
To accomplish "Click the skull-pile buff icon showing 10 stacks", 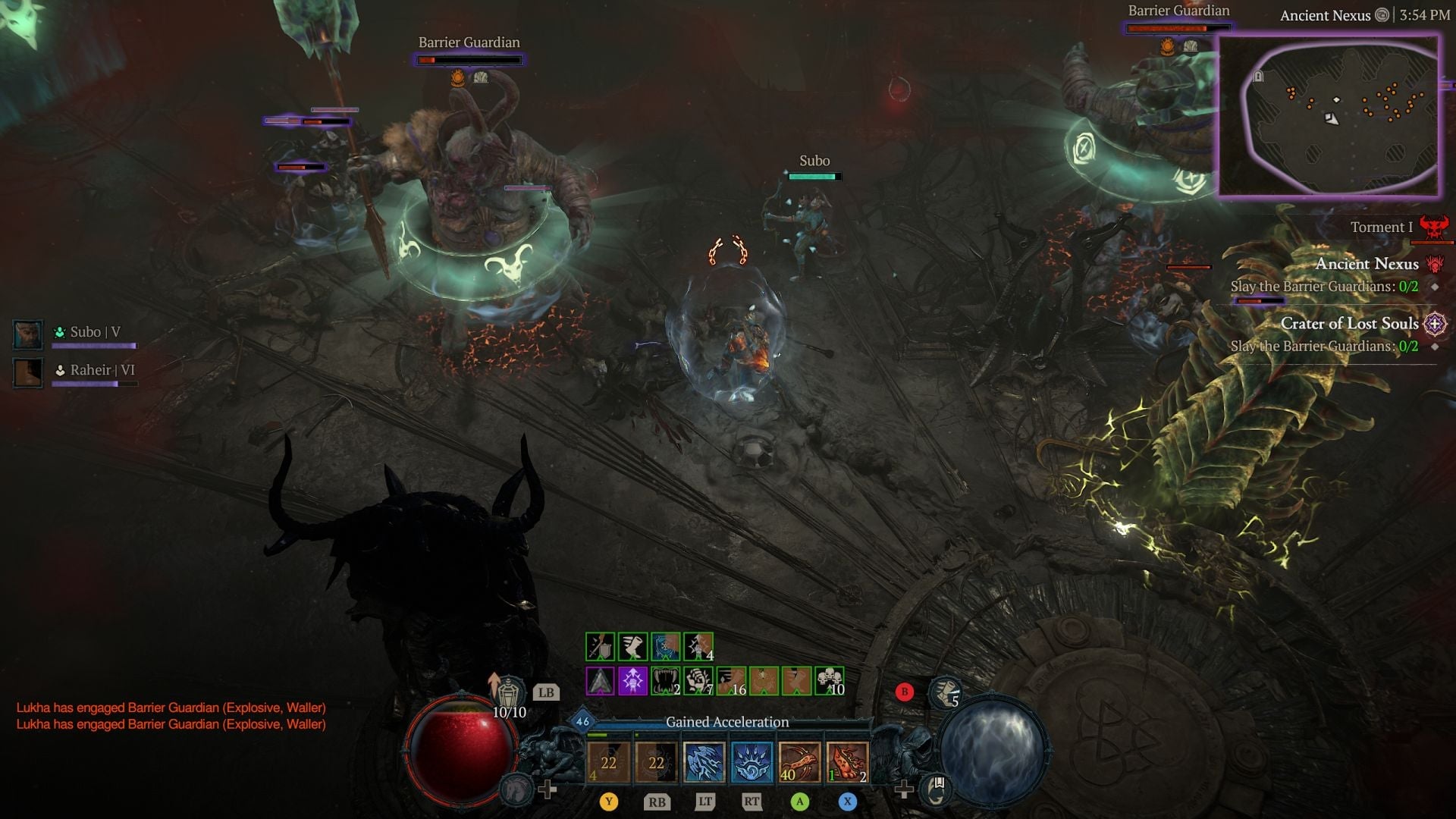I will 830,680.
